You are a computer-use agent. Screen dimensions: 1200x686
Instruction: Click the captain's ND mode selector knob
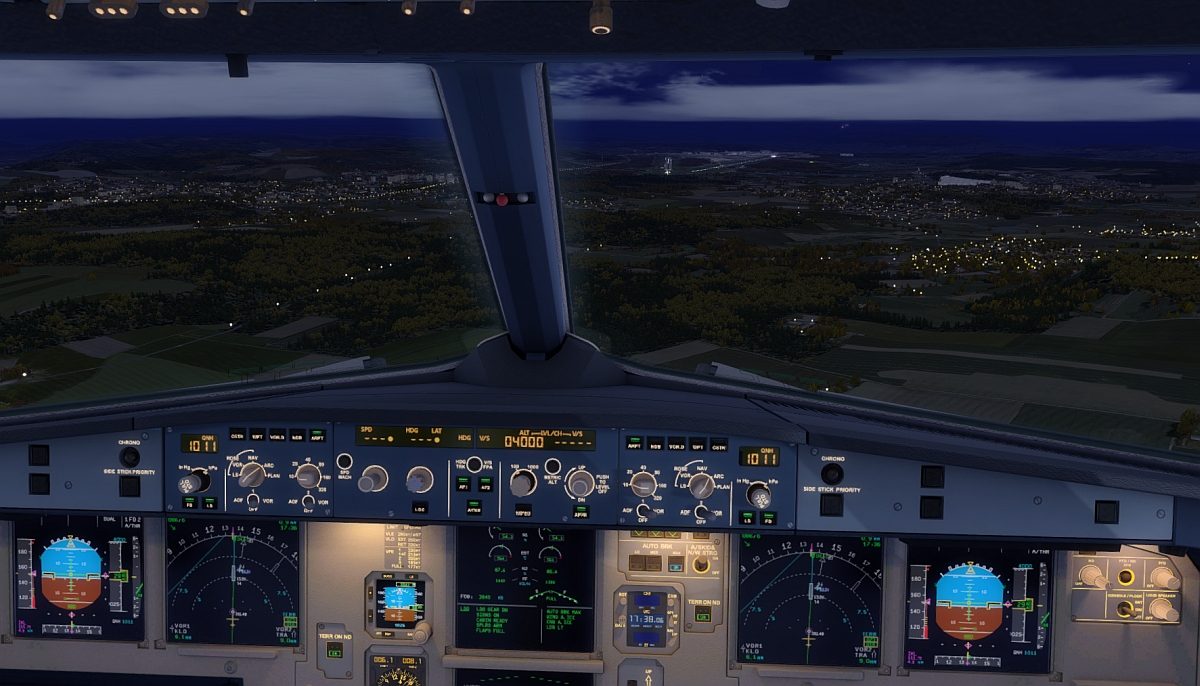251,474
